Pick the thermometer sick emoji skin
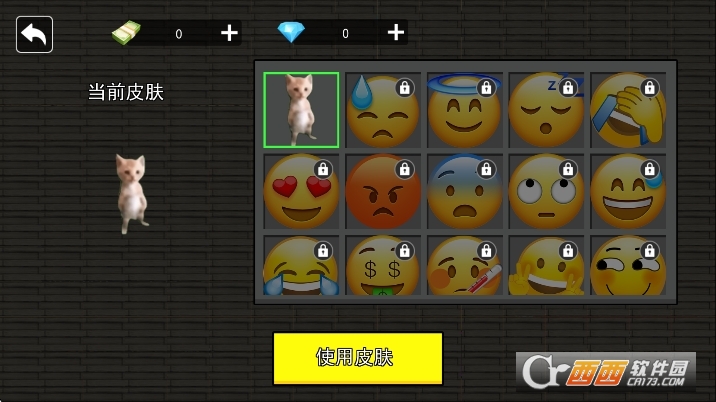Viewport: 716px width, 402px height. tap(465, 265)
